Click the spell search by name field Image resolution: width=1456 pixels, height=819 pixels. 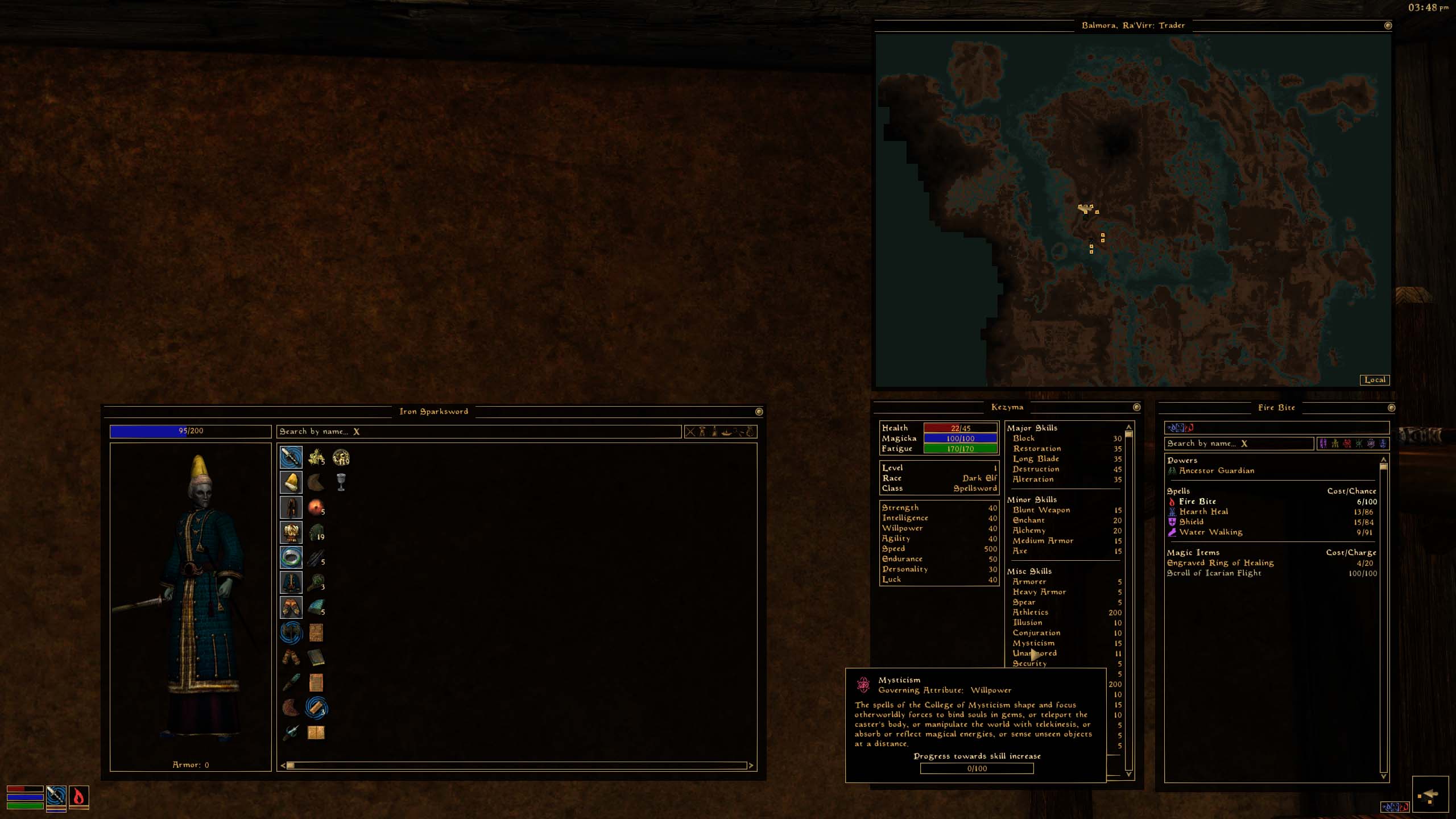(1238, 444)
